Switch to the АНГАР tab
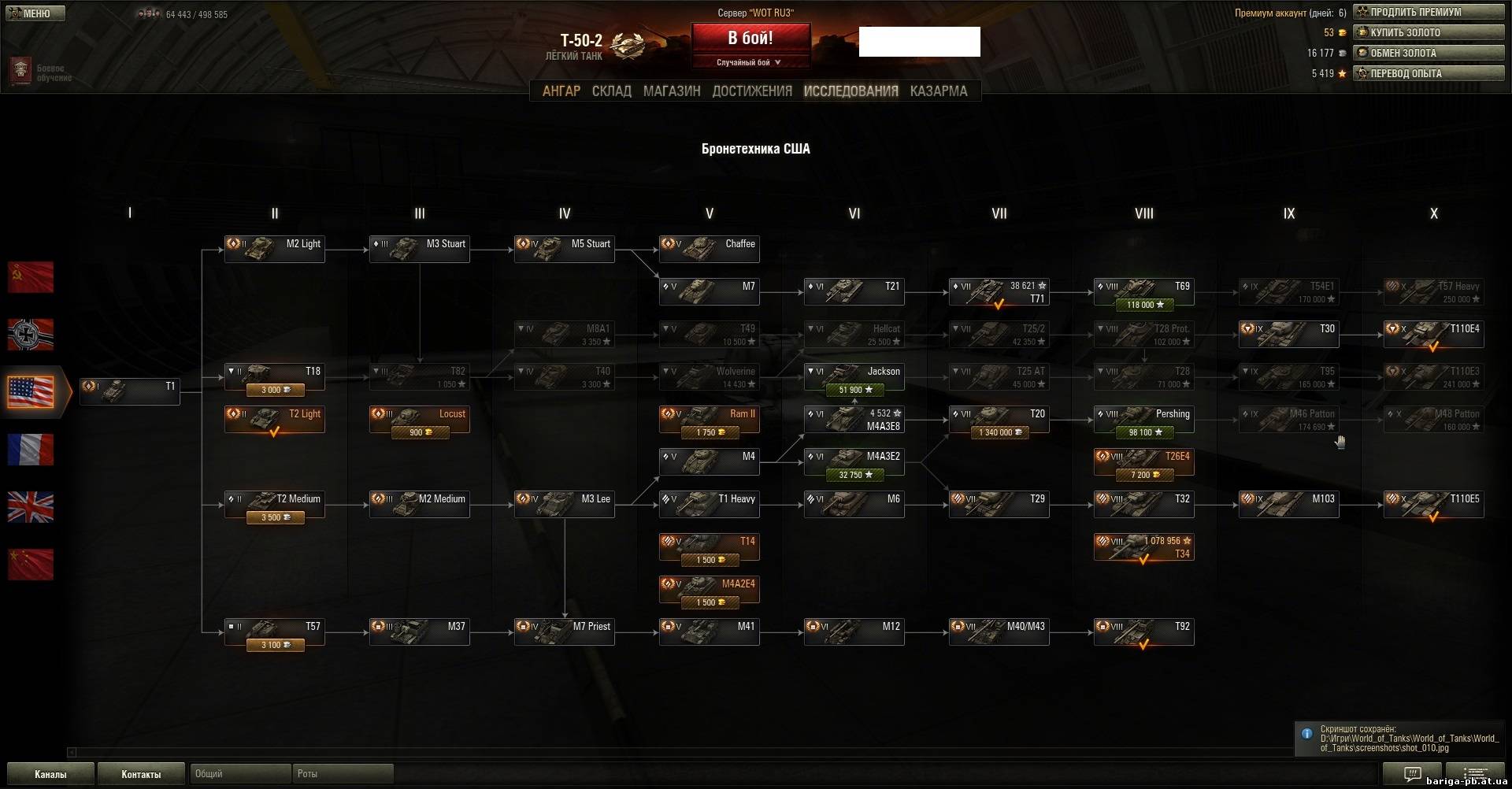Screen dimensions: 1512x789 (x=561, y=91)
